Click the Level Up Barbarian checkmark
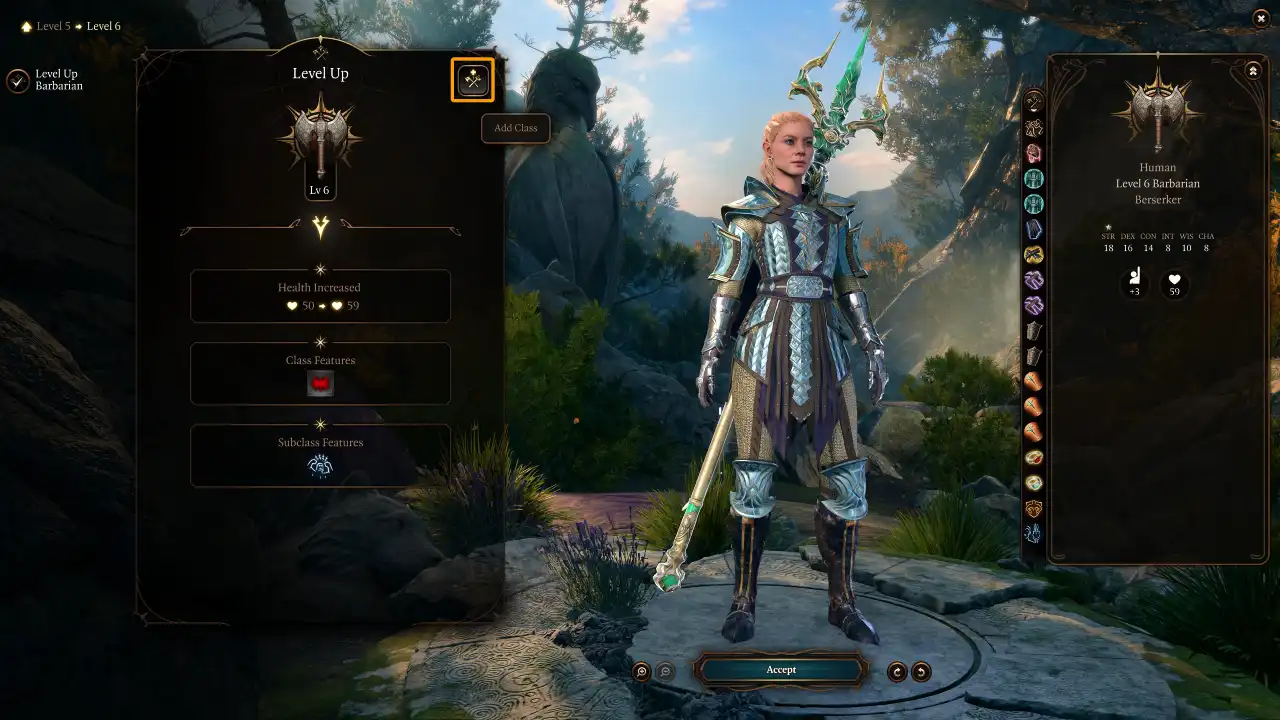The width and height of the screenshot is (1280, 720). (x=17, y=79)
